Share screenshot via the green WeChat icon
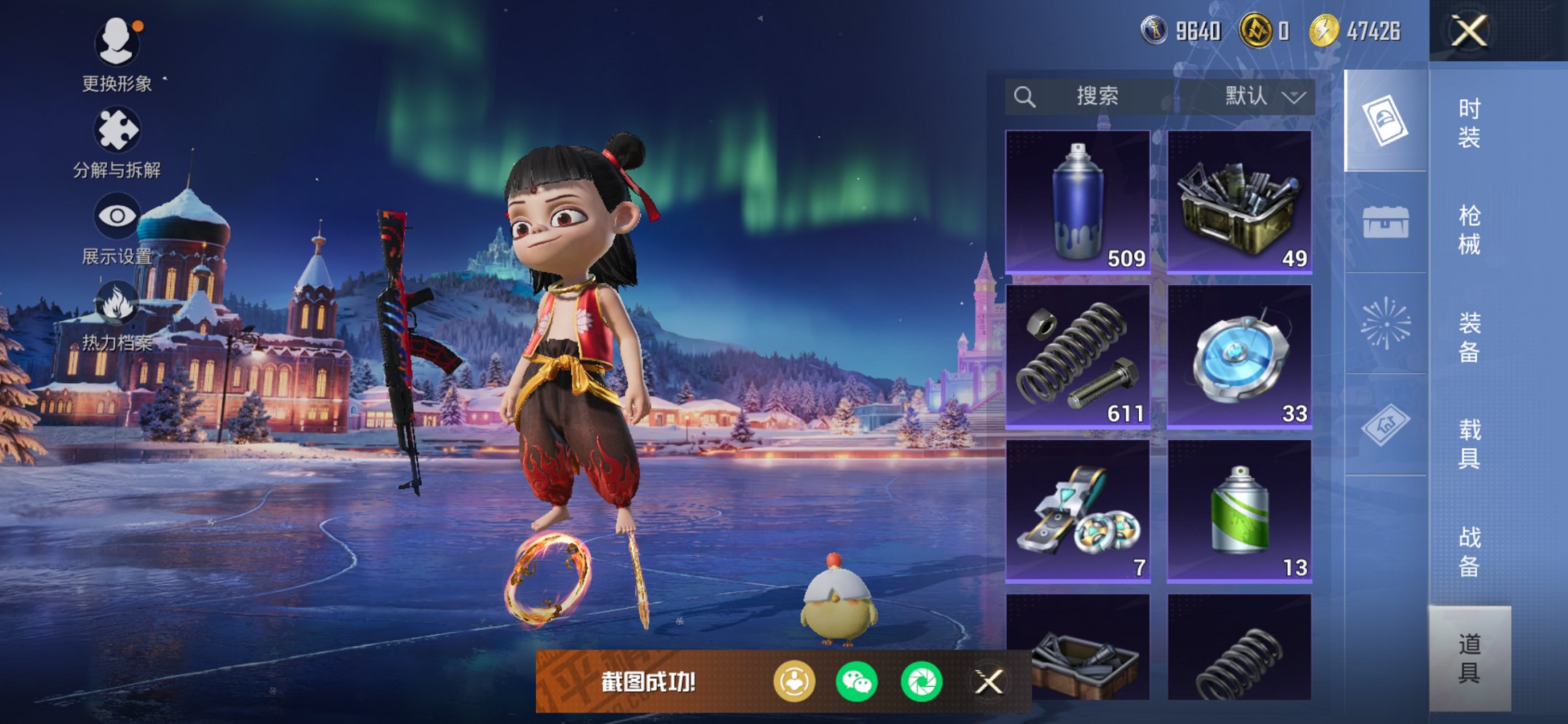The height and width of the screenshot is (724, 1568). click(x=856, y=682)
